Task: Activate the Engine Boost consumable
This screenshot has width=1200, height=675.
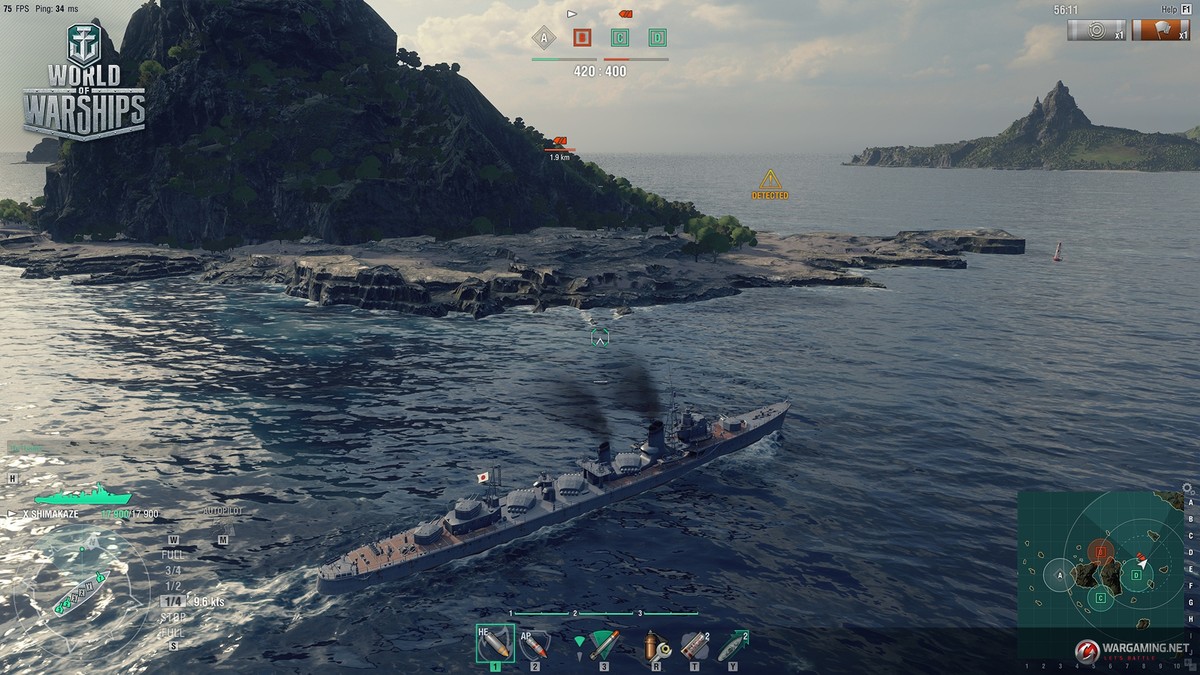Action: click(x=732, y=645)
